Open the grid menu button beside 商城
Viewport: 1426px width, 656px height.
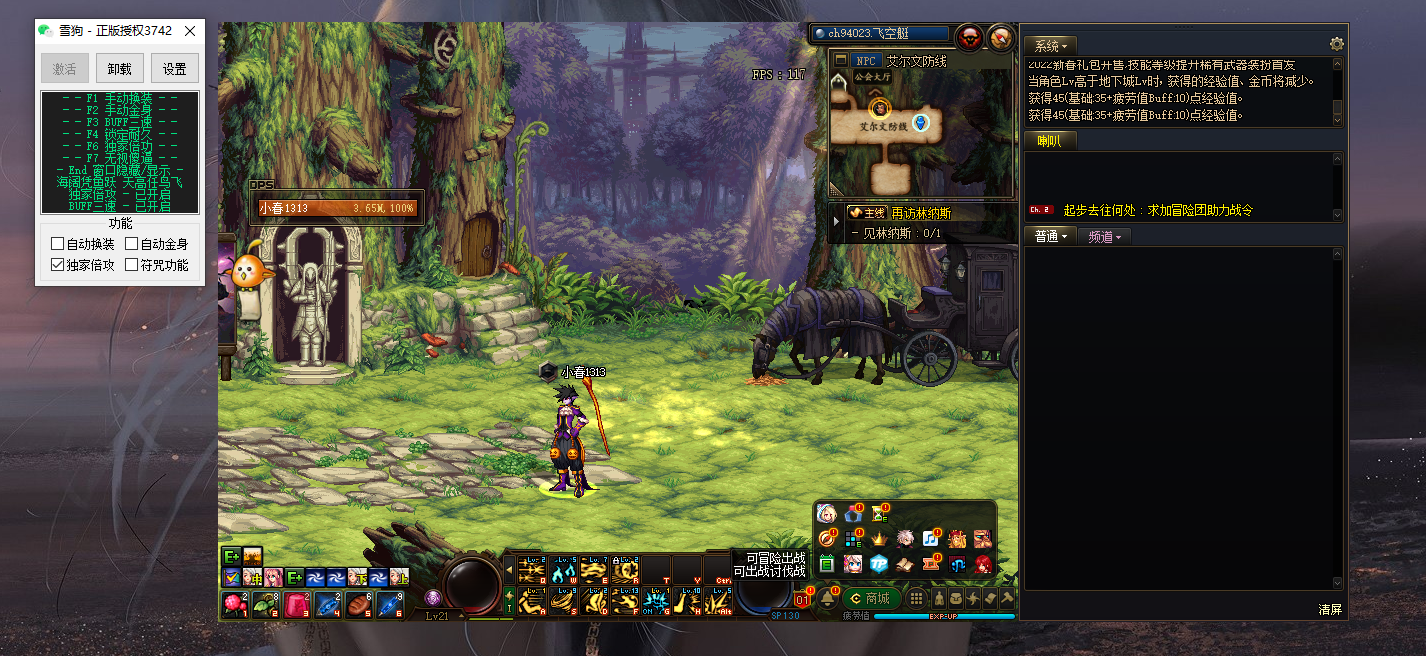pyautogui.click(x=916, y=598)
